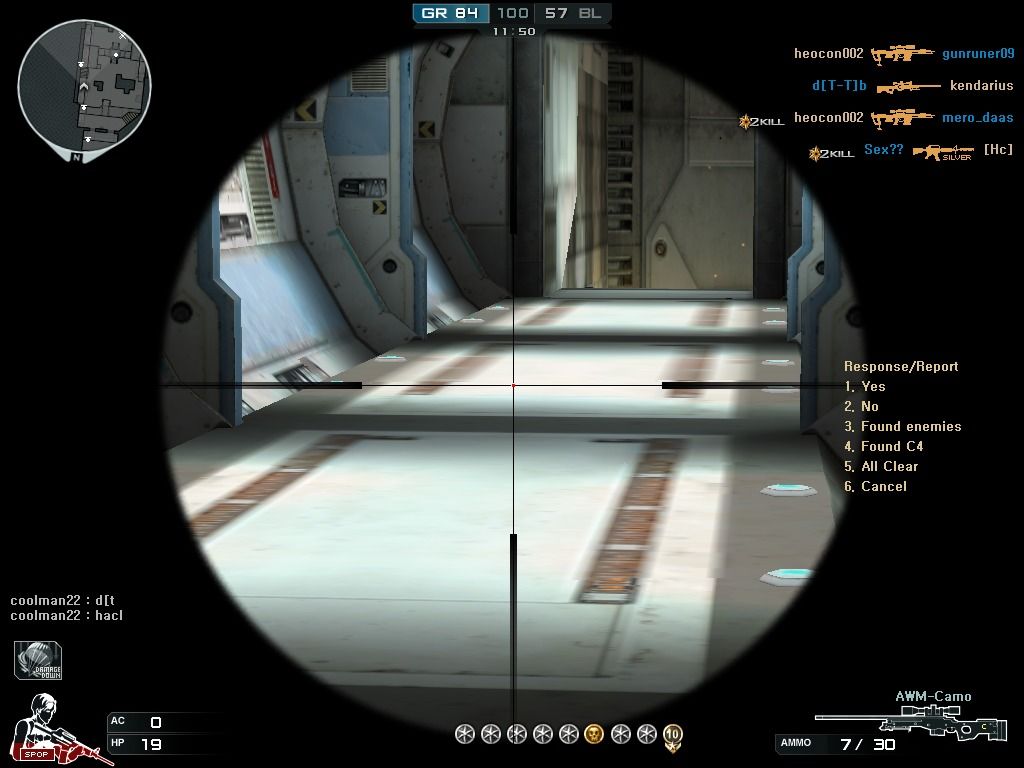
Task: Report "Found enemies" to the team
Action: pyautogui.click(x=902, y=426)
